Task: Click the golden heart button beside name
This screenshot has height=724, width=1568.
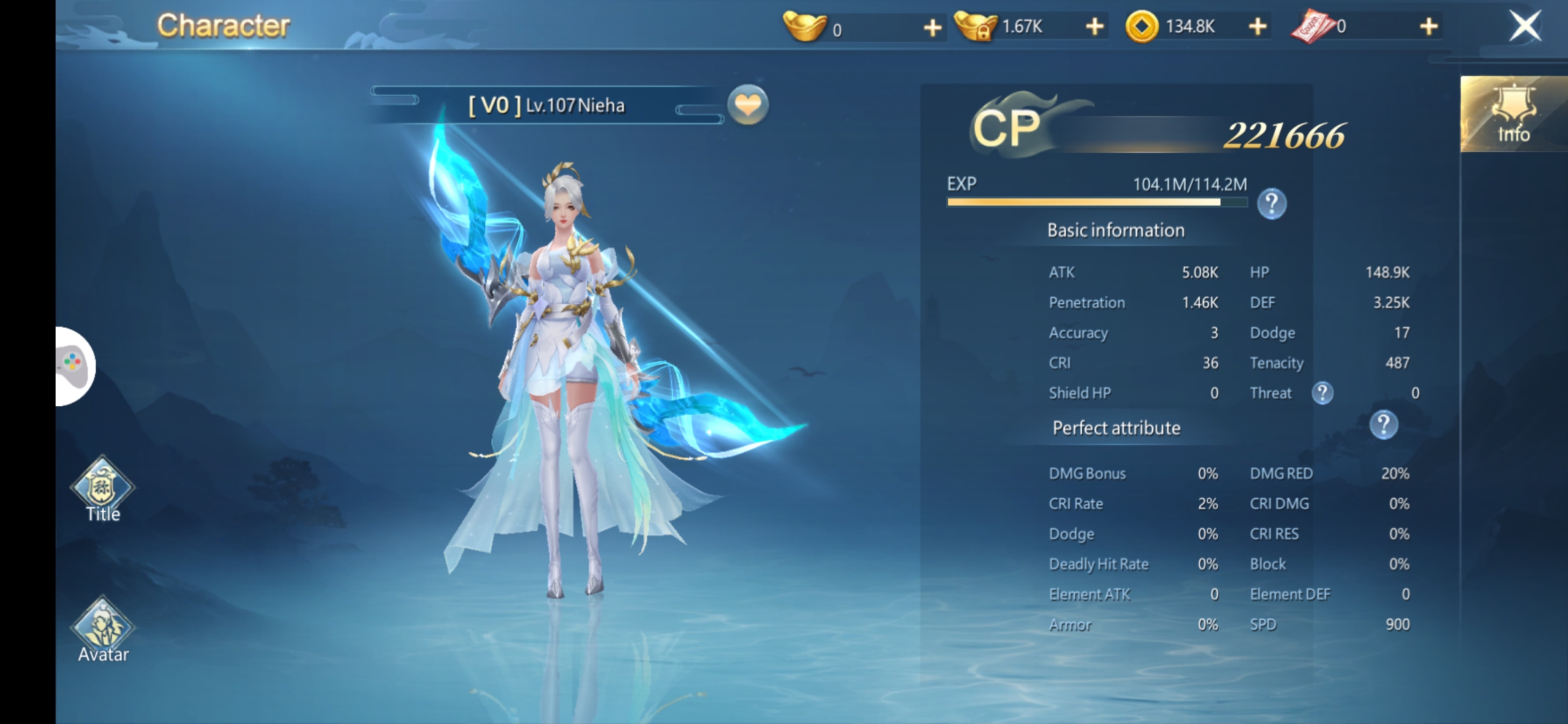Action: [748, 105]
